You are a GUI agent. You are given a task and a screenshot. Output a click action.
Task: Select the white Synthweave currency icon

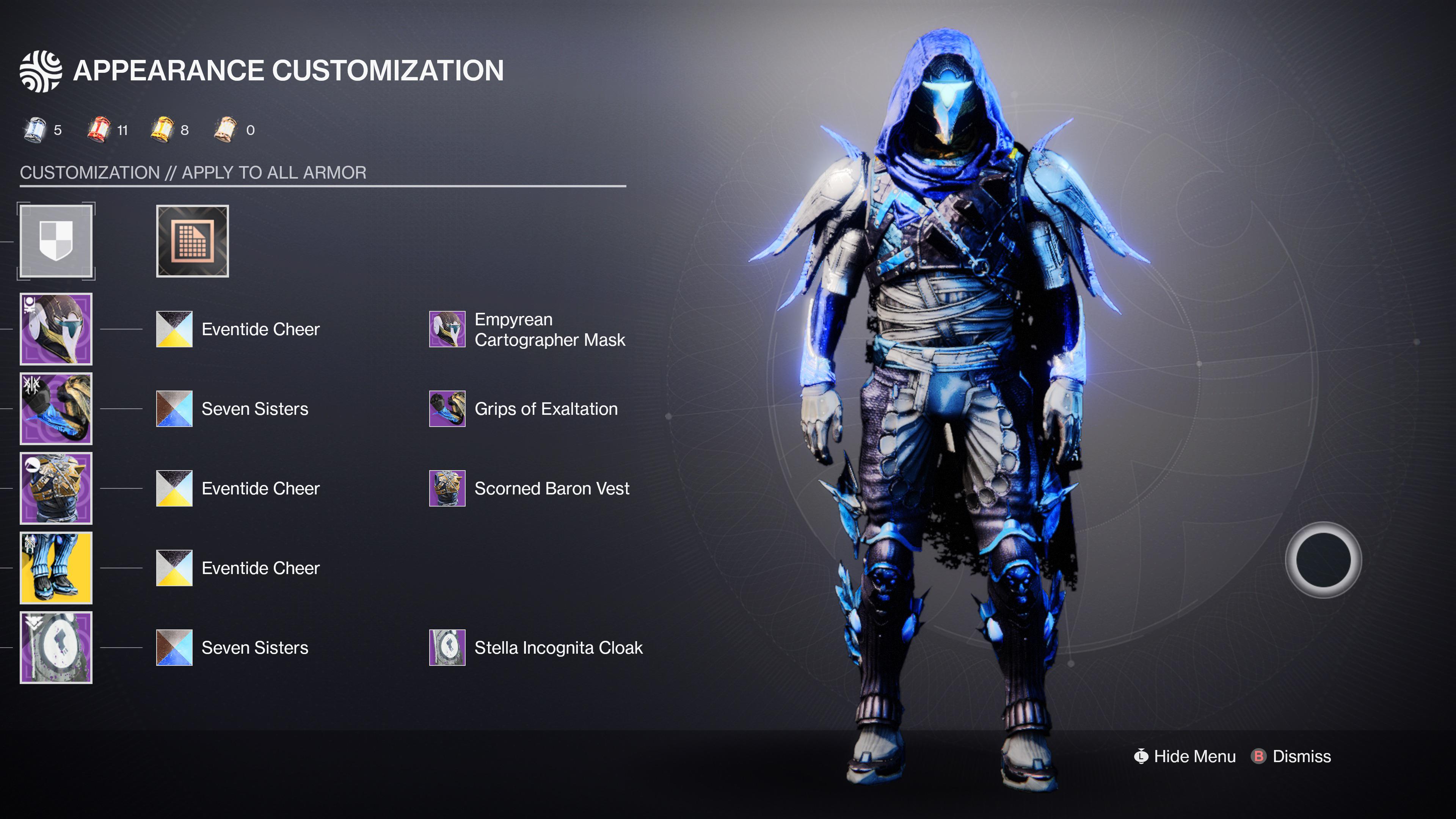(226, 129)
